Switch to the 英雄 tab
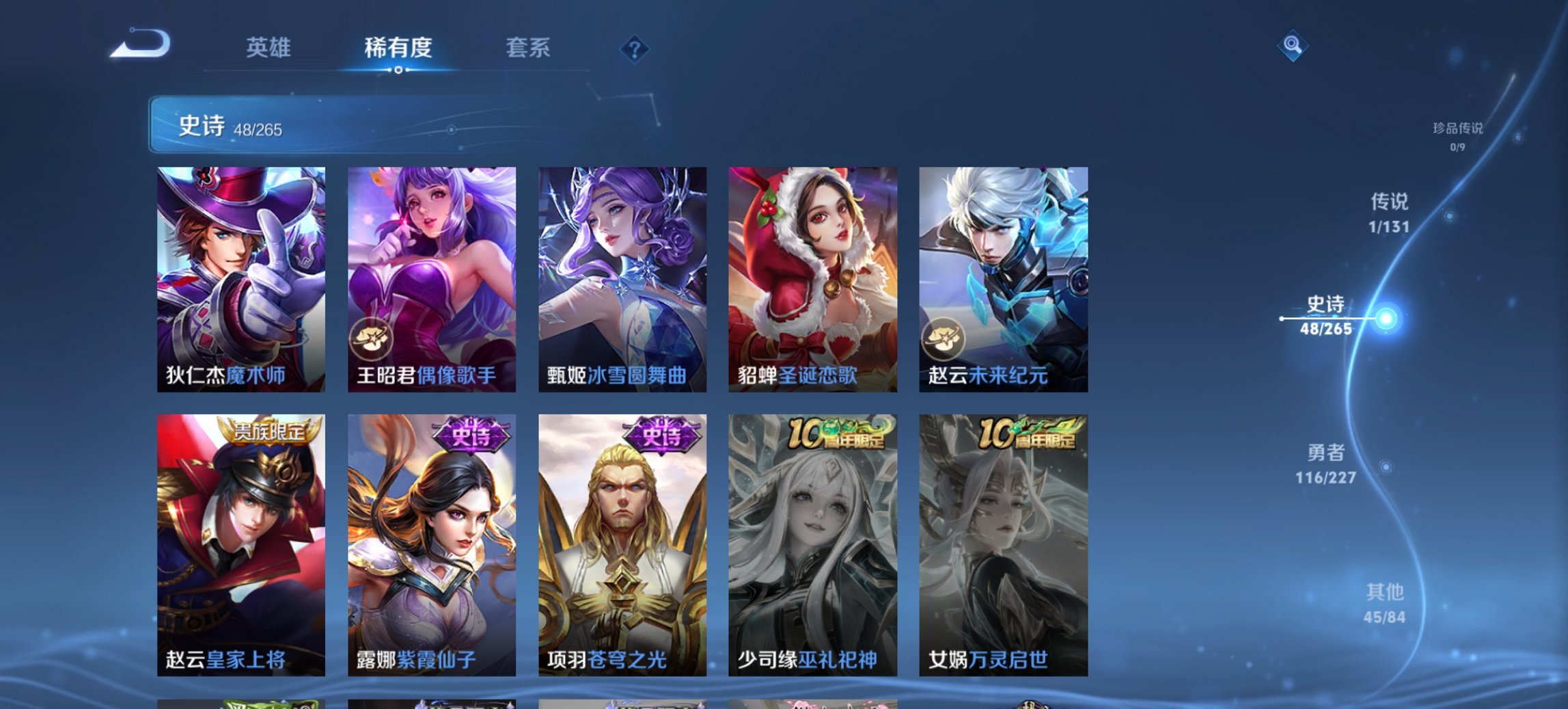The image size is (1568, 709). pyautogui.click(x=269, y=48)
